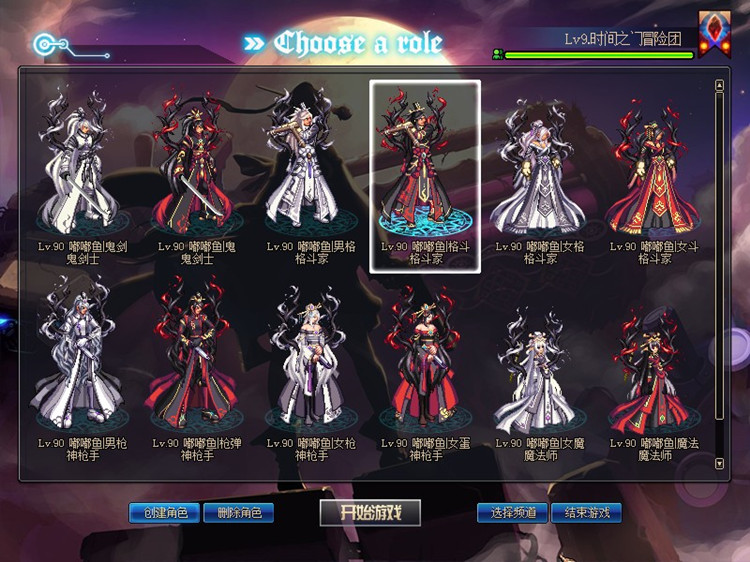Start the game with 开始游戏
Image resolution: width=750 pixels, height=562 pixels.
[x=370, y=513]
